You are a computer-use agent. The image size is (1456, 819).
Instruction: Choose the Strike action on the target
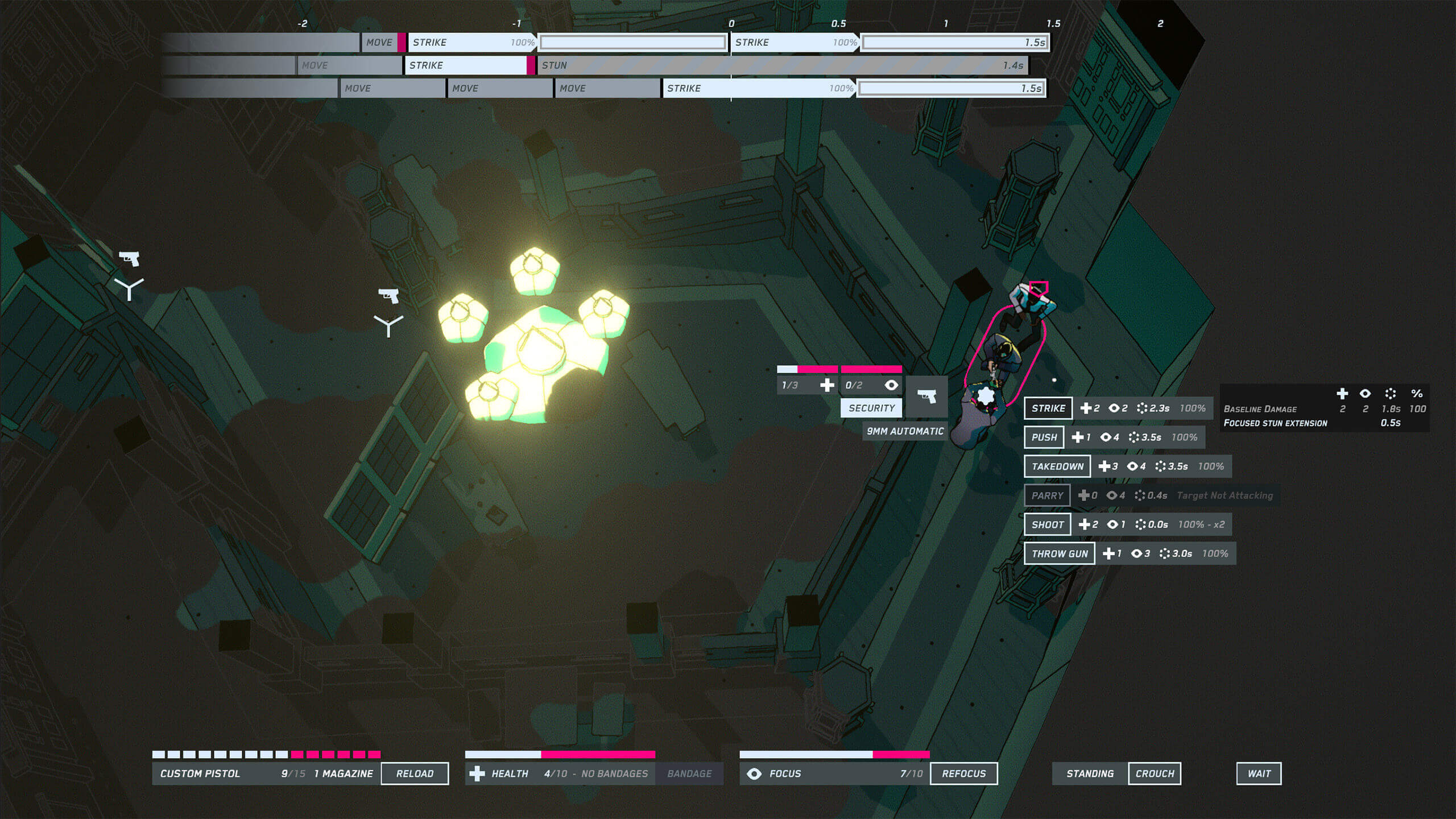1048,408
